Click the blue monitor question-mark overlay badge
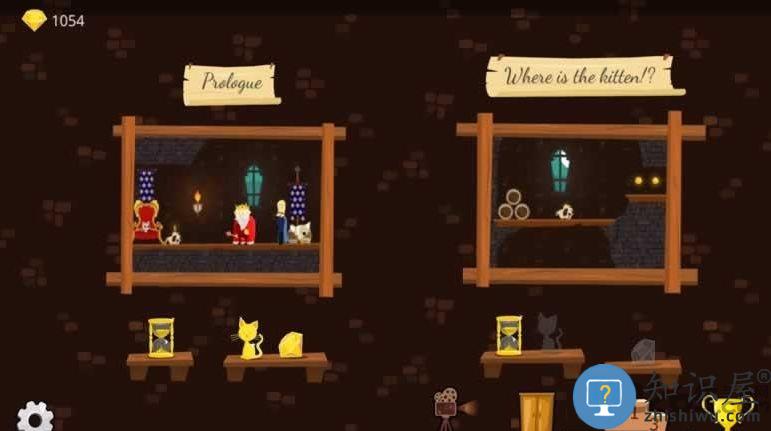 point(604,396)
